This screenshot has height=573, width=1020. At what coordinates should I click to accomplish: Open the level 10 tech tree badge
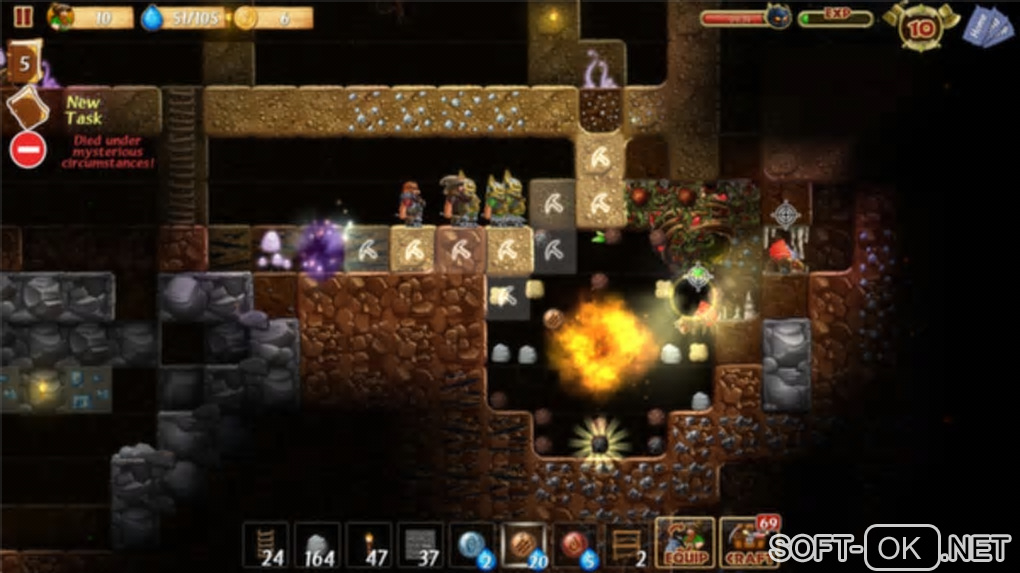click(919, 28)
